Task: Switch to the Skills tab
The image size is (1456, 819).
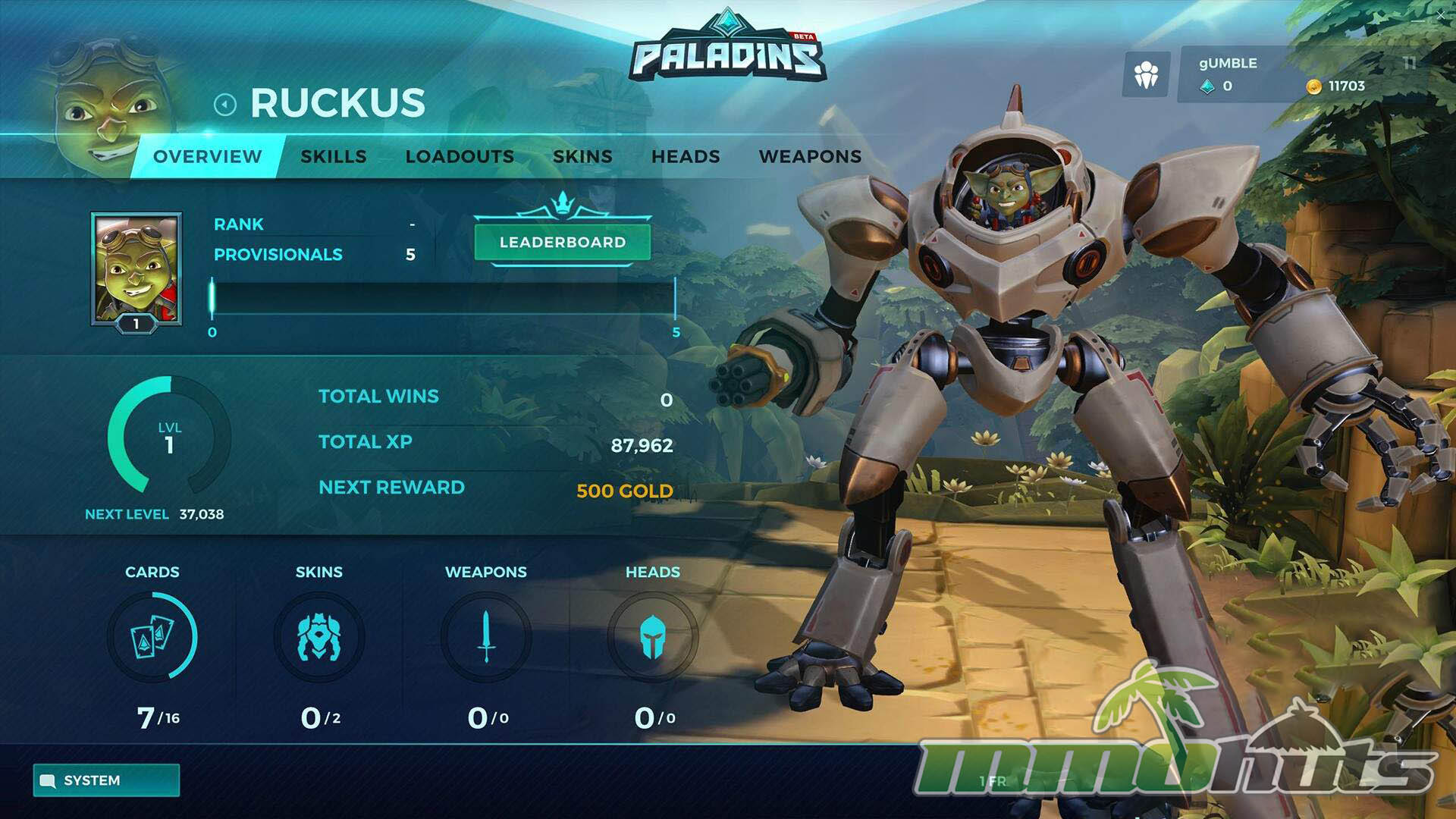Action: click(x=334, y=157)
